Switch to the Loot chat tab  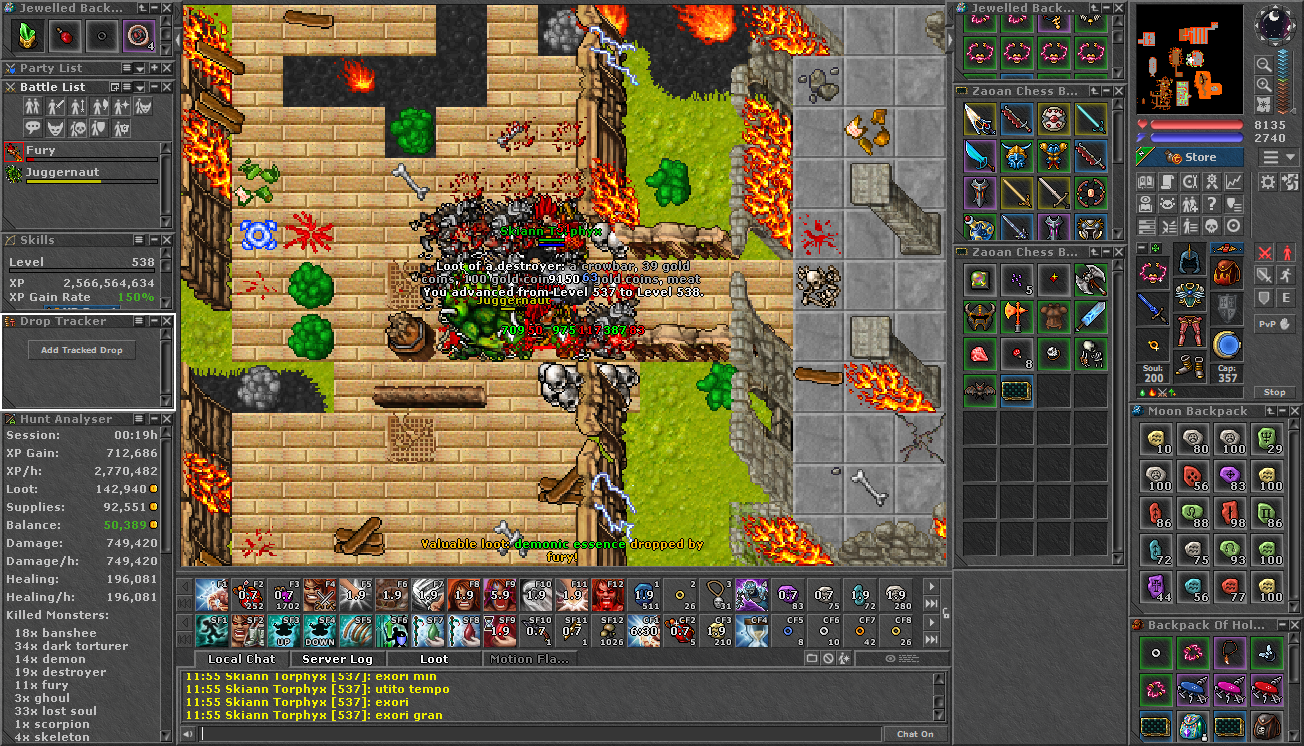click(434, 659)
